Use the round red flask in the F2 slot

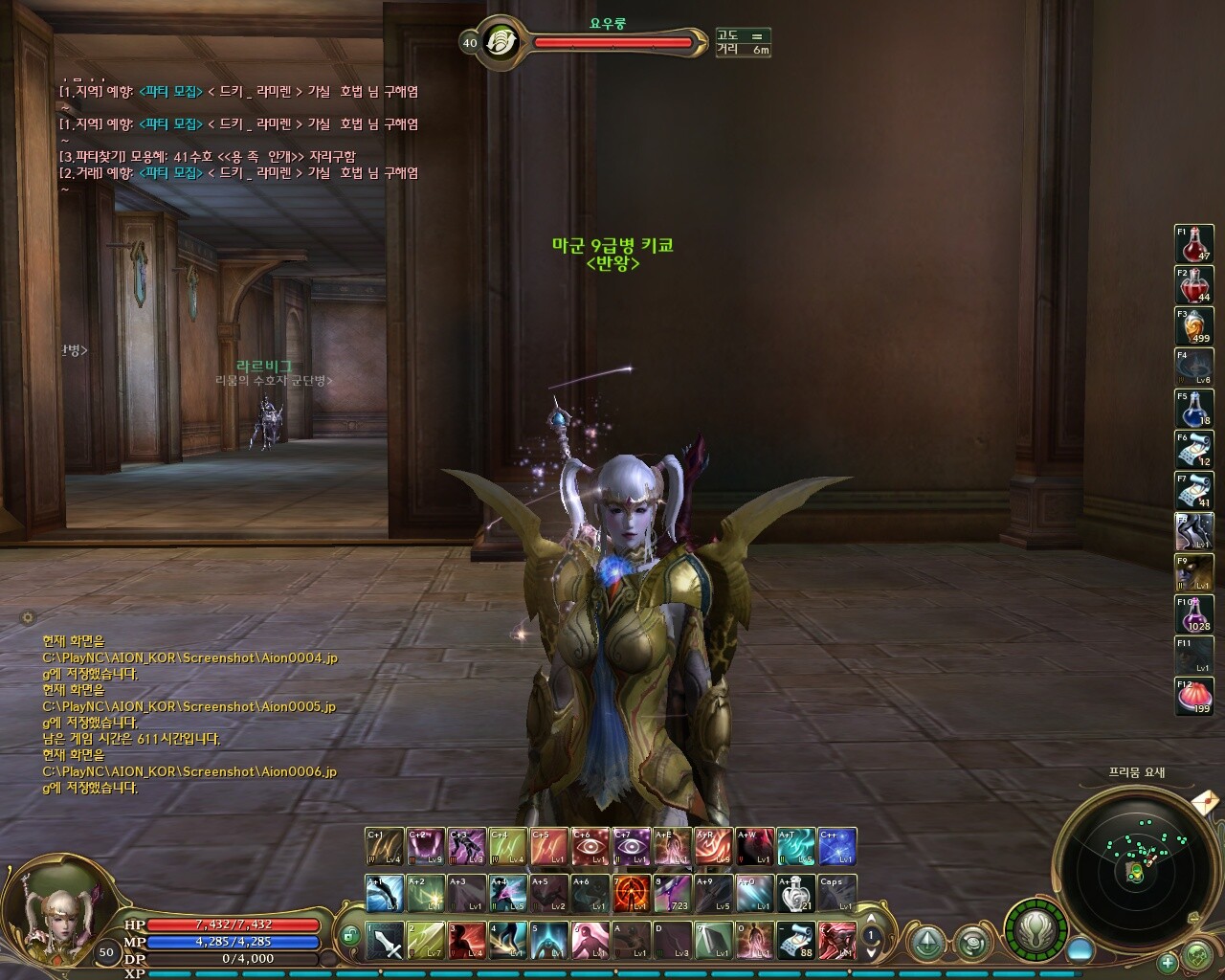coord(1193,285)
